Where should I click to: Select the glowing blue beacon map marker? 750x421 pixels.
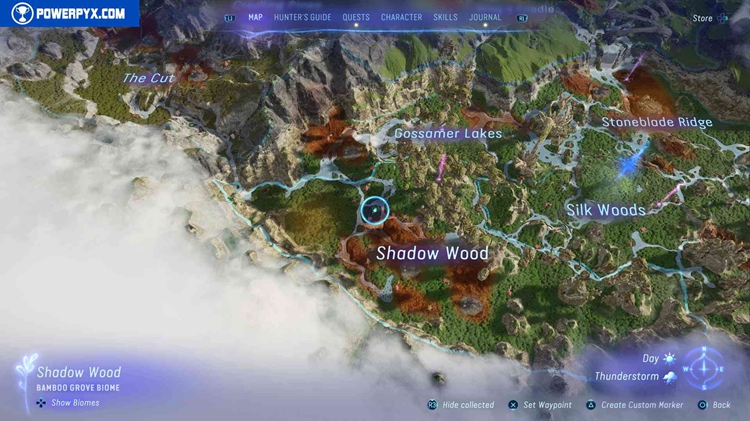(628, 163)
